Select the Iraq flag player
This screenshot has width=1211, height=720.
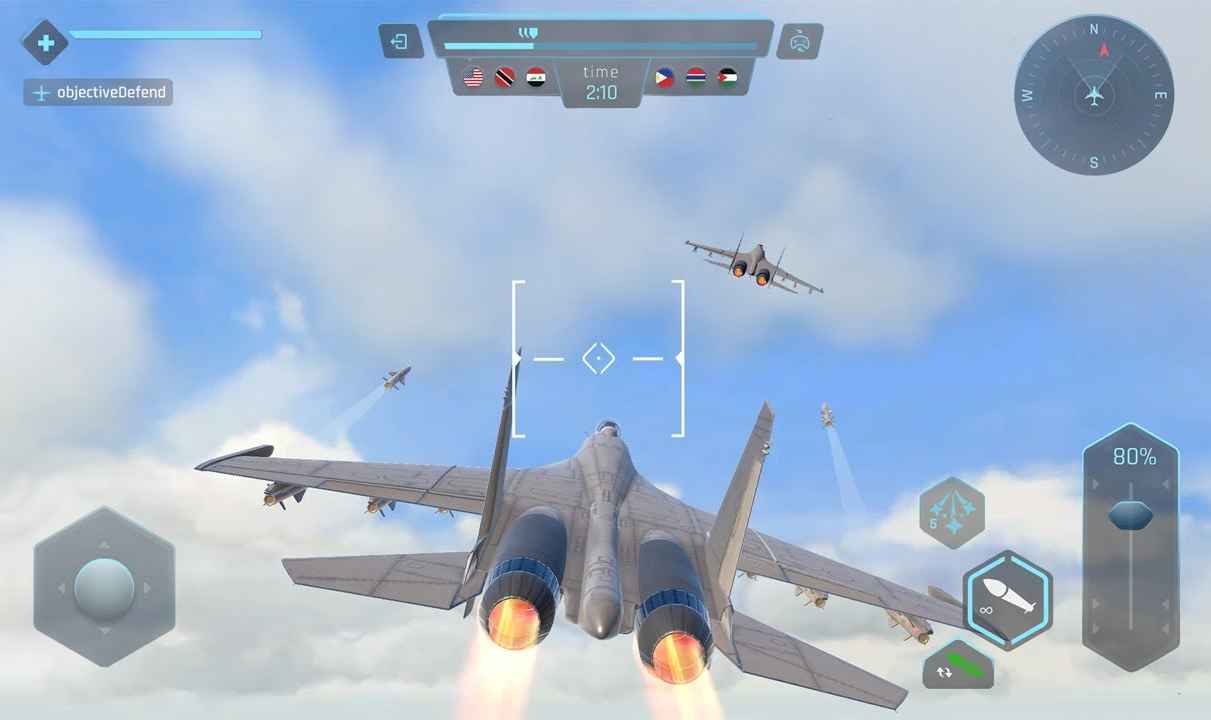[536, 77]
